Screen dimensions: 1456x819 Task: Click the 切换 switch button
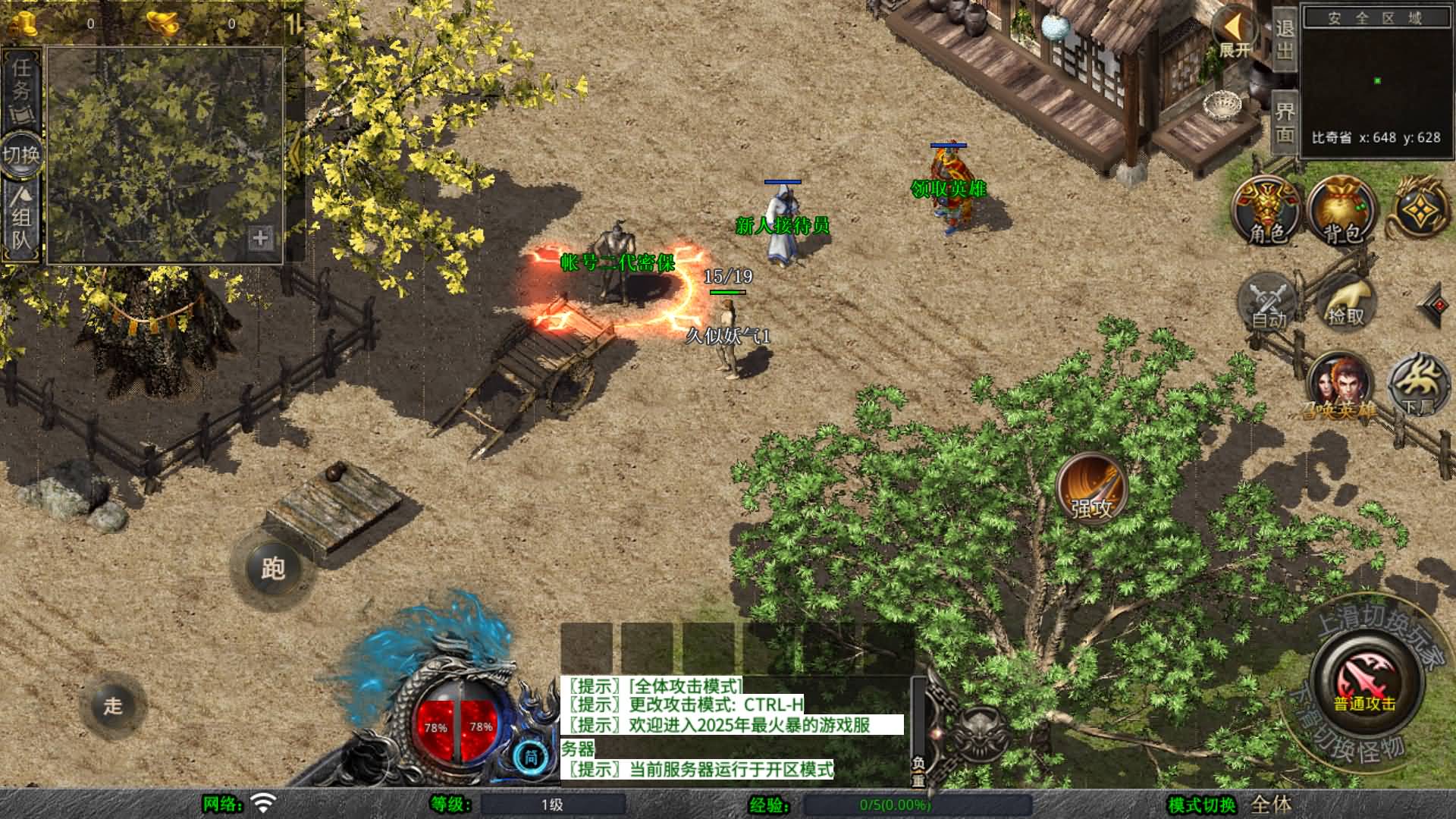21,155
